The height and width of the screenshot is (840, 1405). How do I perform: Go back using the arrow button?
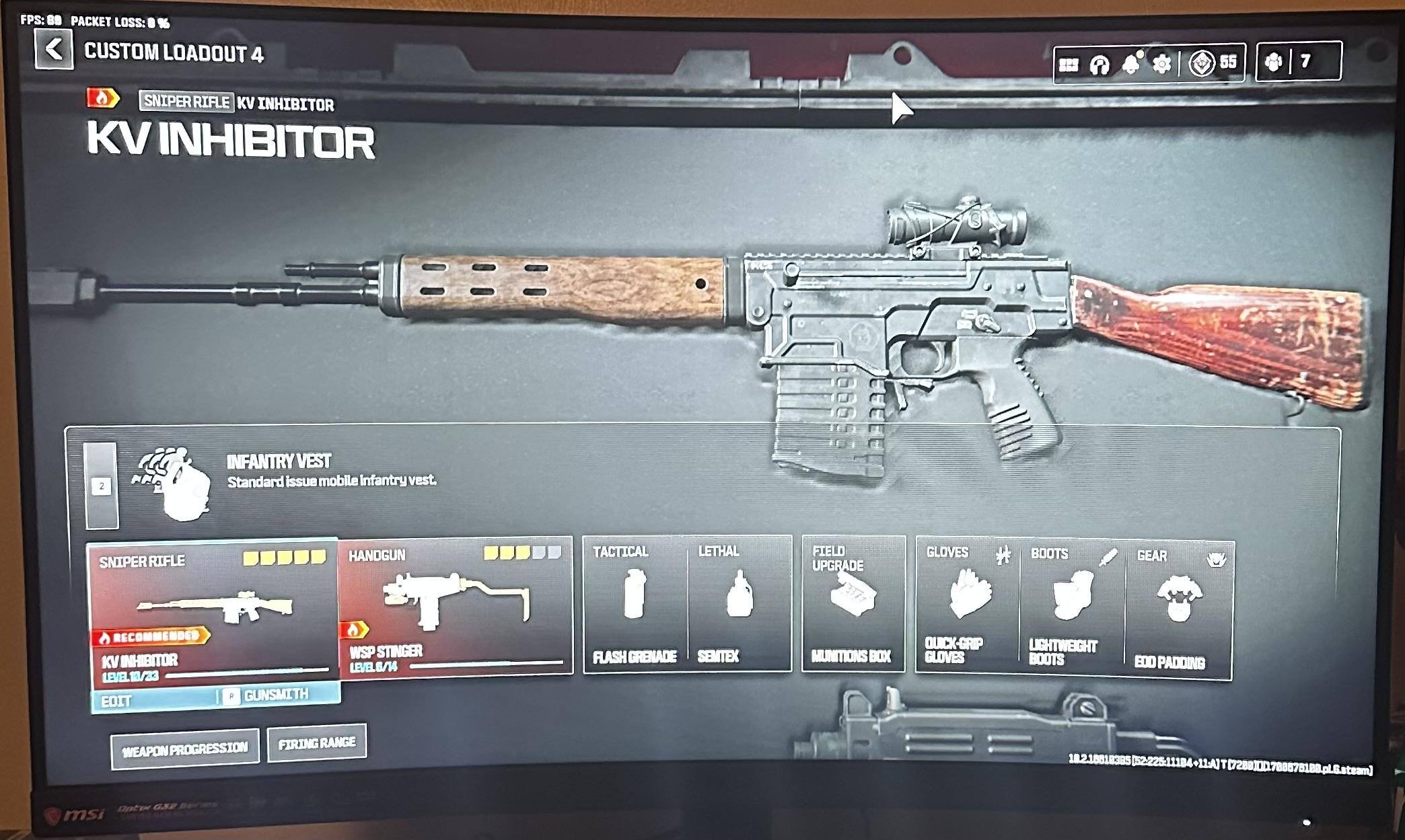click(x=54, y=49)
